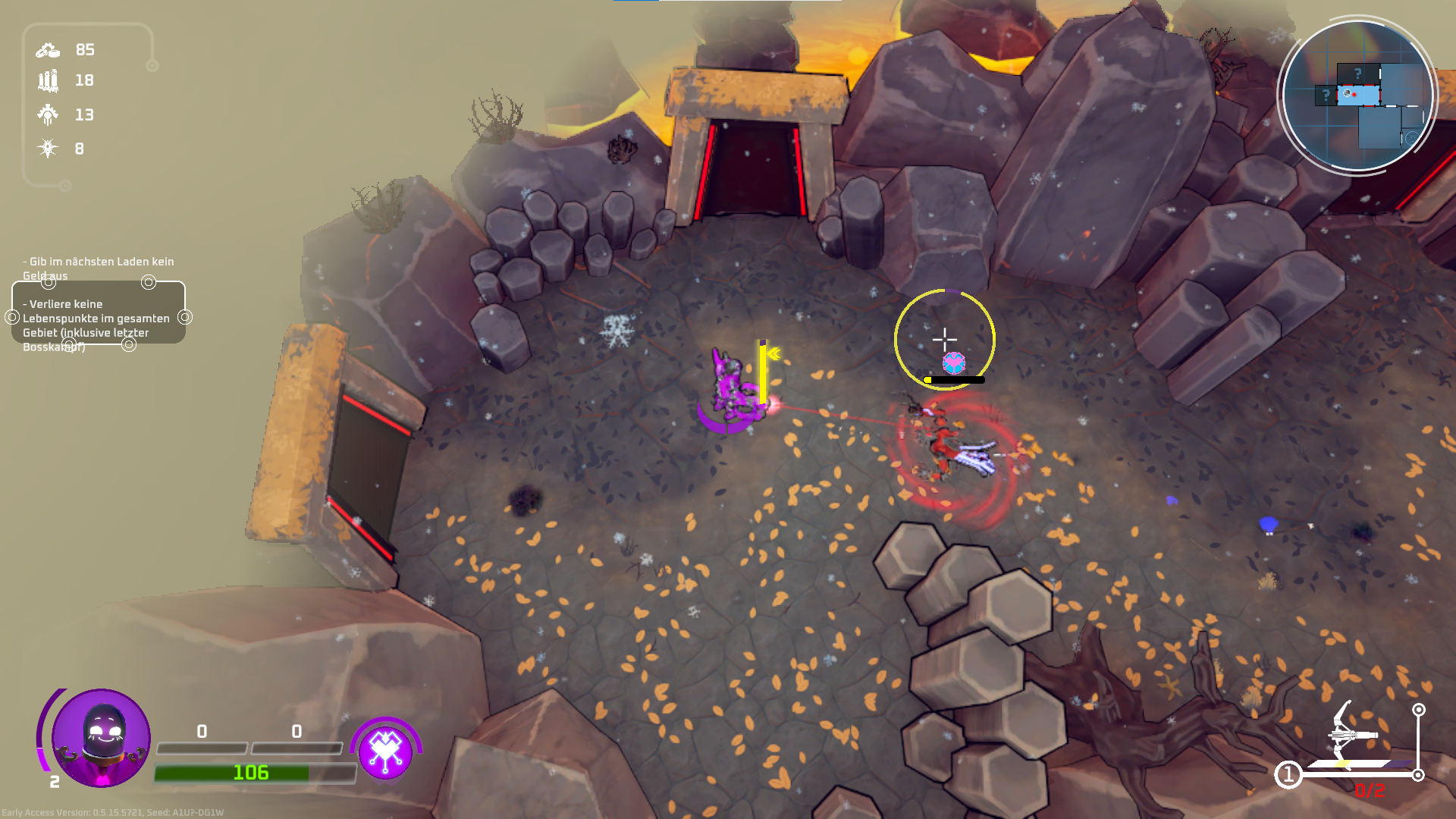The height and width of the screenshot is (819, 1456).
Task: Click the 'Verliere keine Lebenspunkte' challenge objective
Action: [99, 325]
